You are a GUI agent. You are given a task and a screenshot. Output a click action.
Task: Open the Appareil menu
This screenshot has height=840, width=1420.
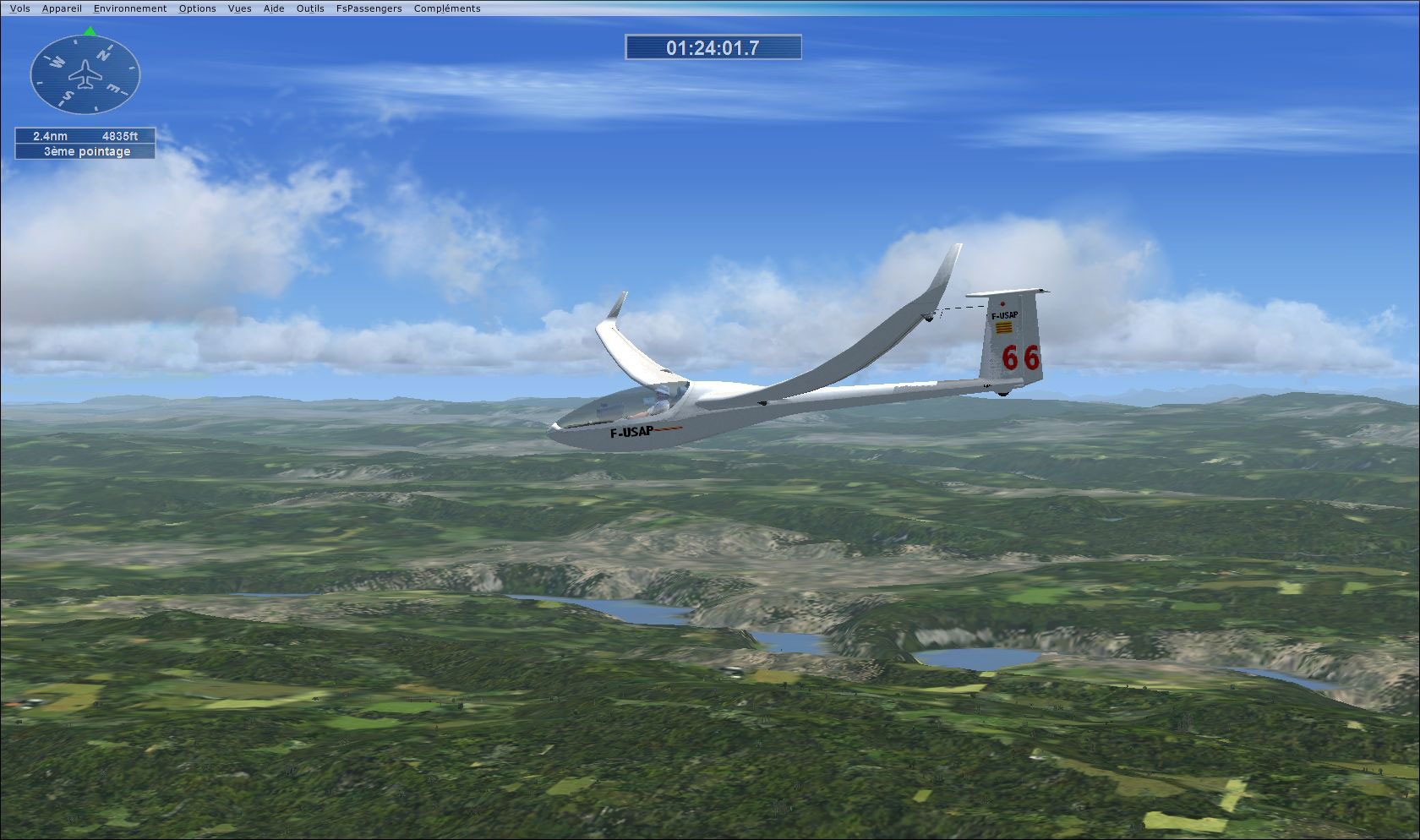[x=62, y=8]
